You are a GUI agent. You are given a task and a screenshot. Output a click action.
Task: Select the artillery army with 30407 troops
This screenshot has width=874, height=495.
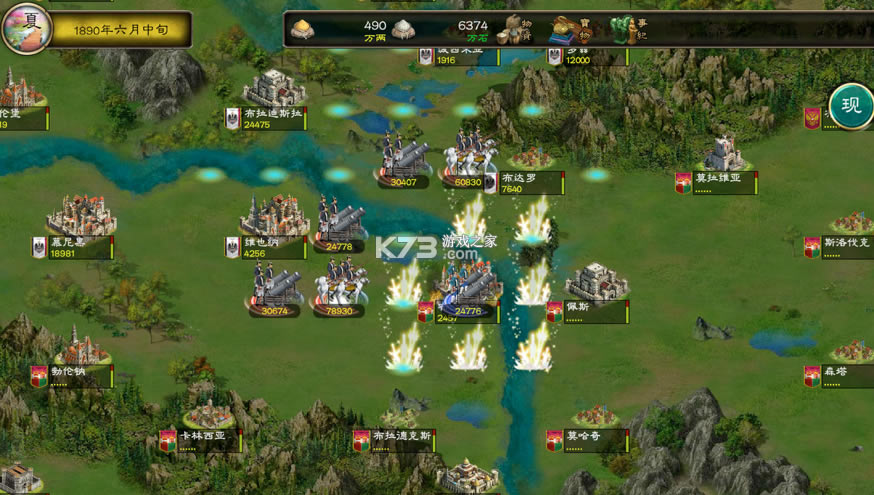tap(404, 158)
